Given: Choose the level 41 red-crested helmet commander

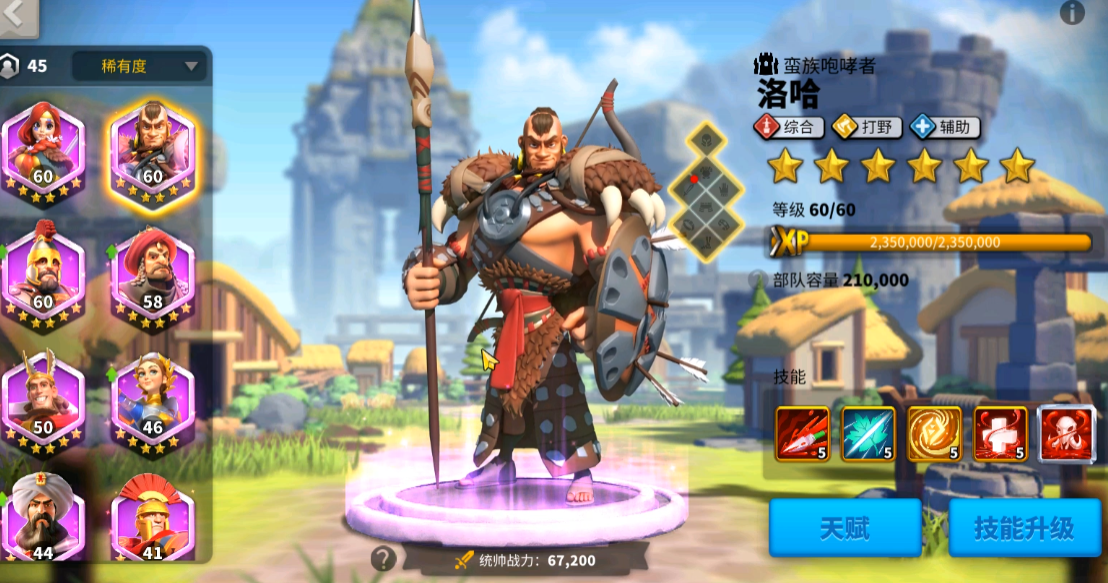Looking at the screenshot, I should pos(152,517).
